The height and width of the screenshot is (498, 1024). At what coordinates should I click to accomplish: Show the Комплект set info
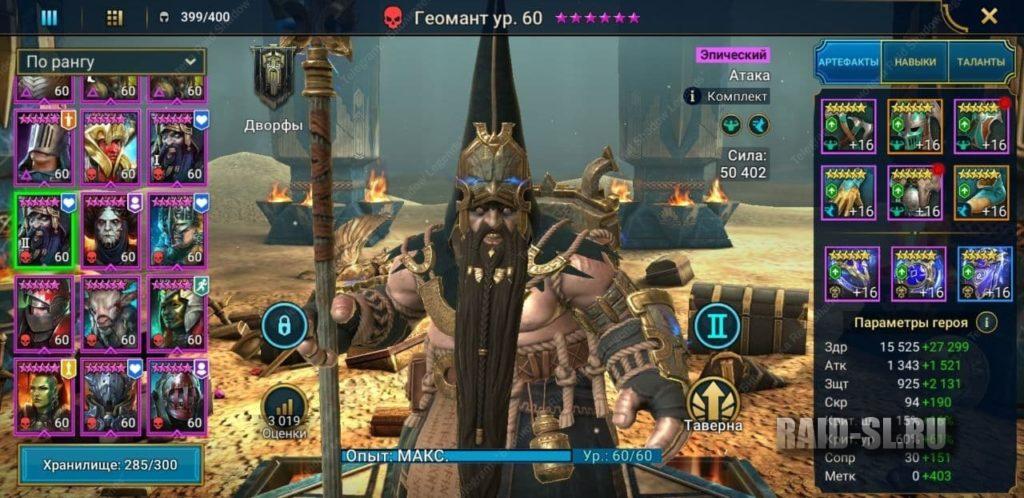(691, 96)
